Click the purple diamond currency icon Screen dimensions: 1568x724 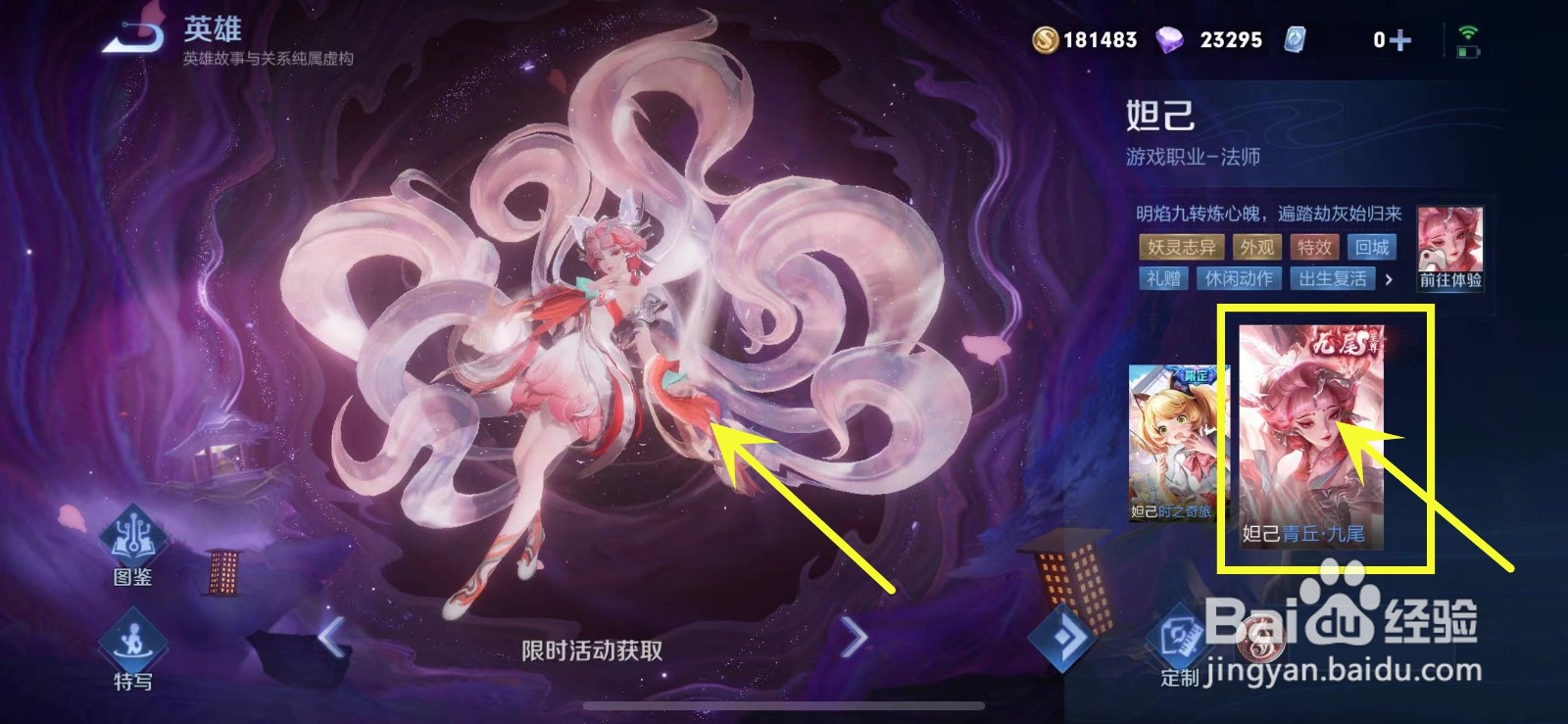[1174, 41]
